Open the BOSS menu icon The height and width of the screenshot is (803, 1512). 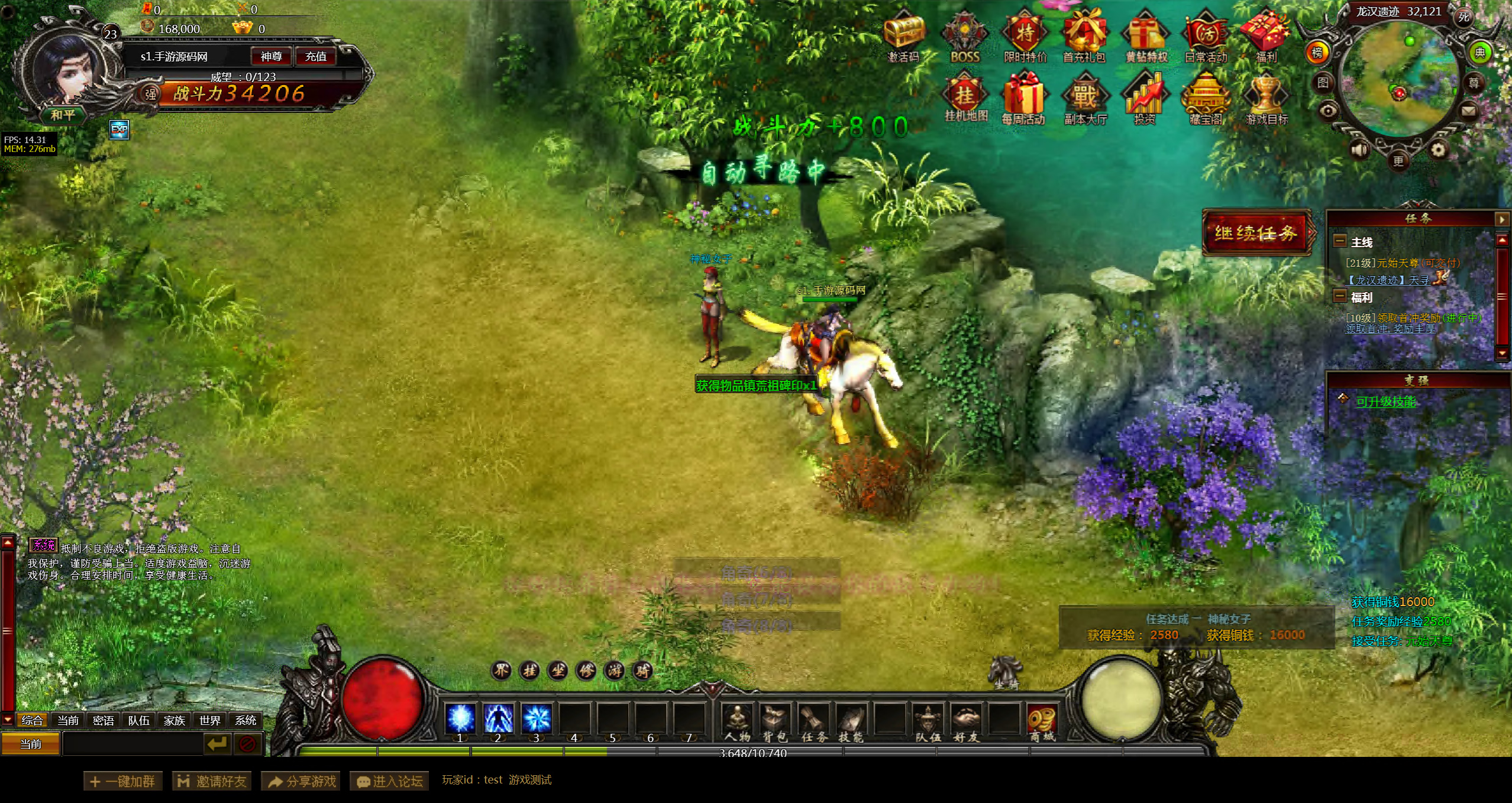point(965,37)
